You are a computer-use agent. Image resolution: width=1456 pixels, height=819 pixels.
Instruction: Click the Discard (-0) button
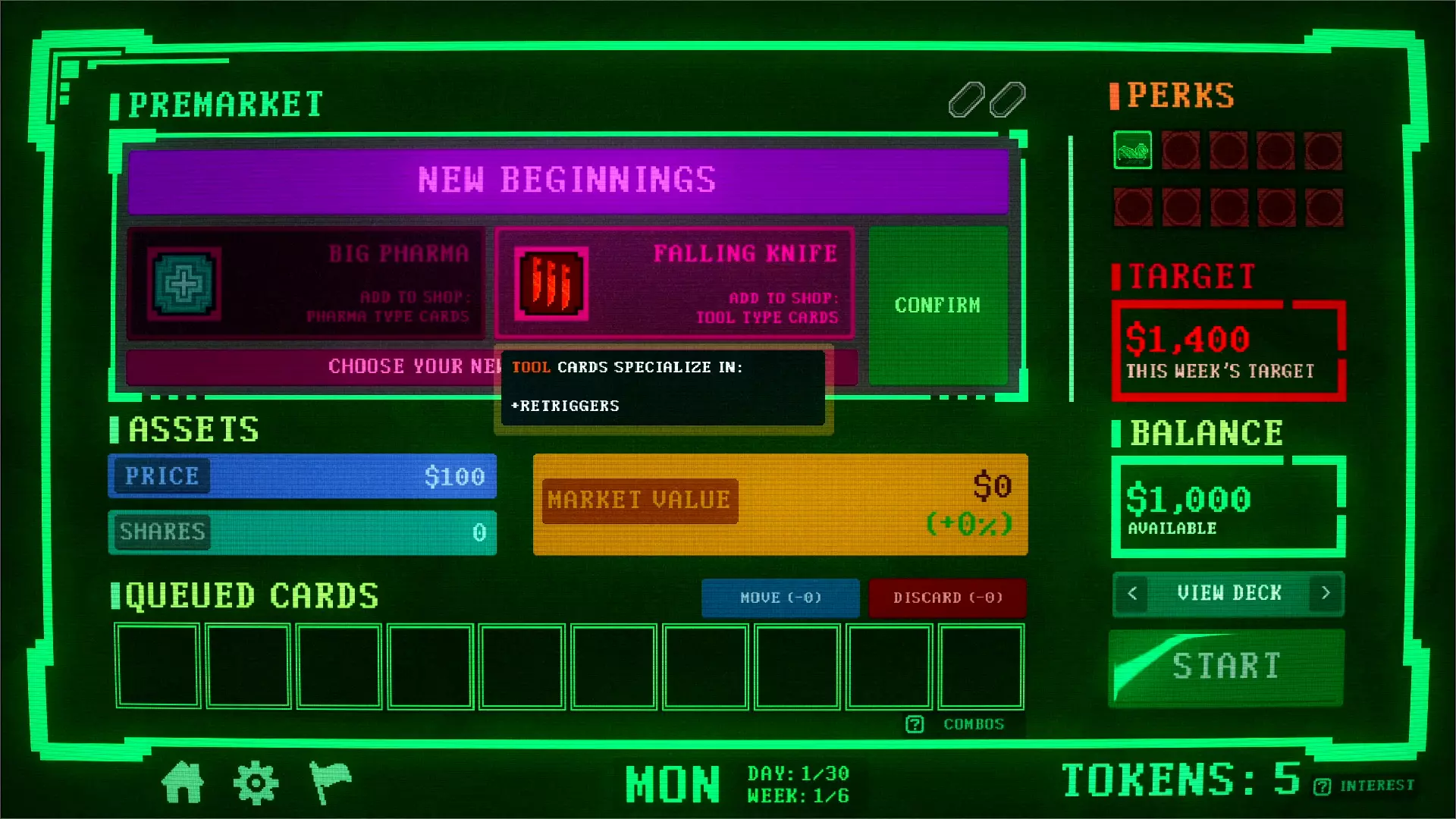click(947, 598)
